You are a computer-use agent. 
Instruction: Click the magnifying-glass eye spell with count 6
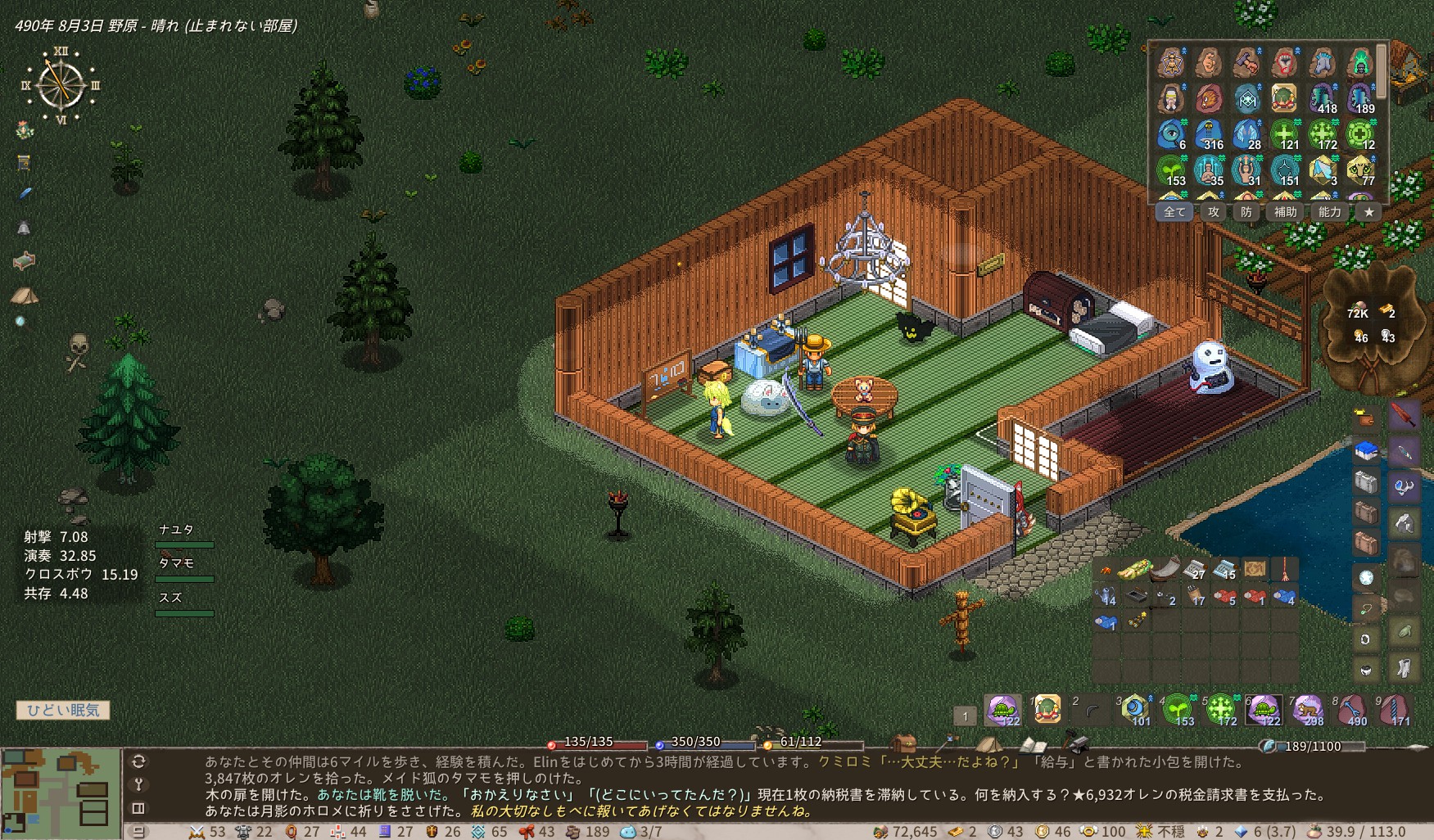pyautogui.click(x=1171, y=133)
